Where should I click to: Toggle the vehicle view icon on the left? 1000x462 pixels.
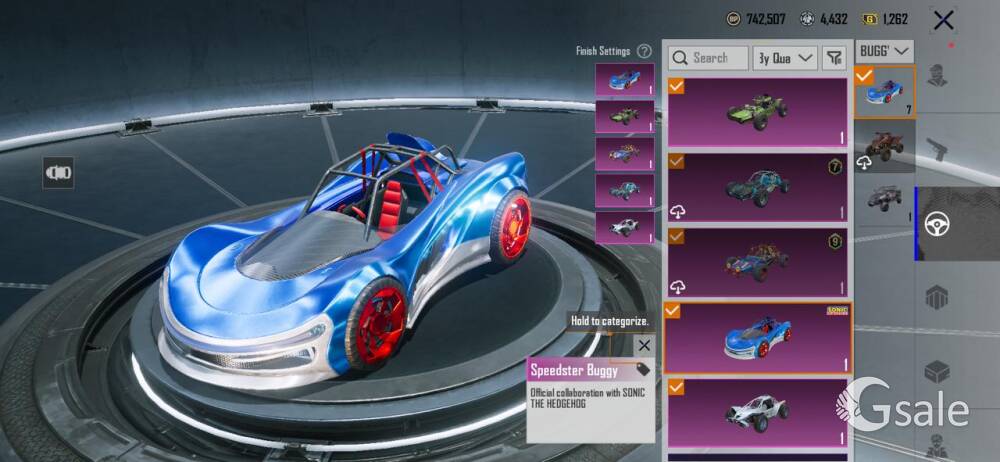(x=58, y=172)
